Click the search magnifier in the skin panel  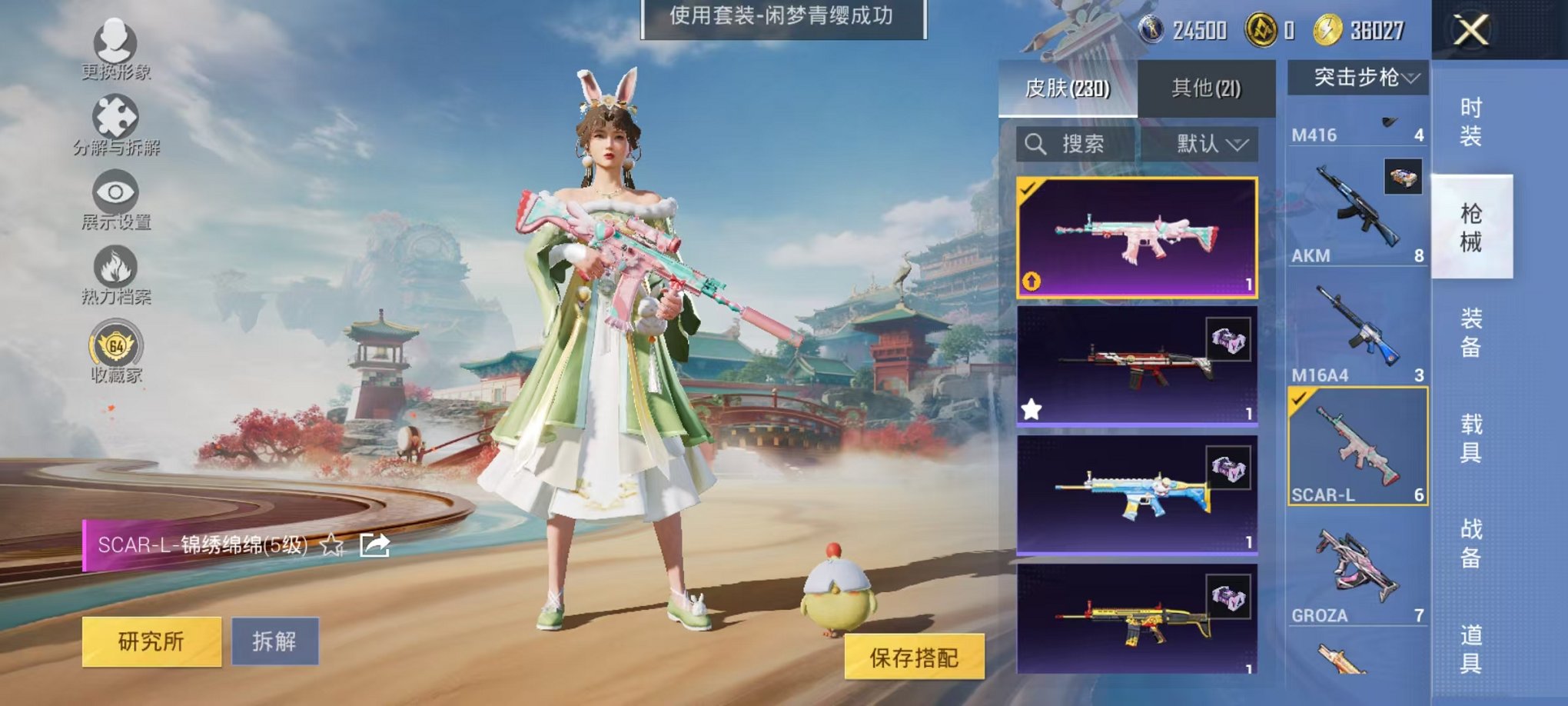click(1037, 145)
